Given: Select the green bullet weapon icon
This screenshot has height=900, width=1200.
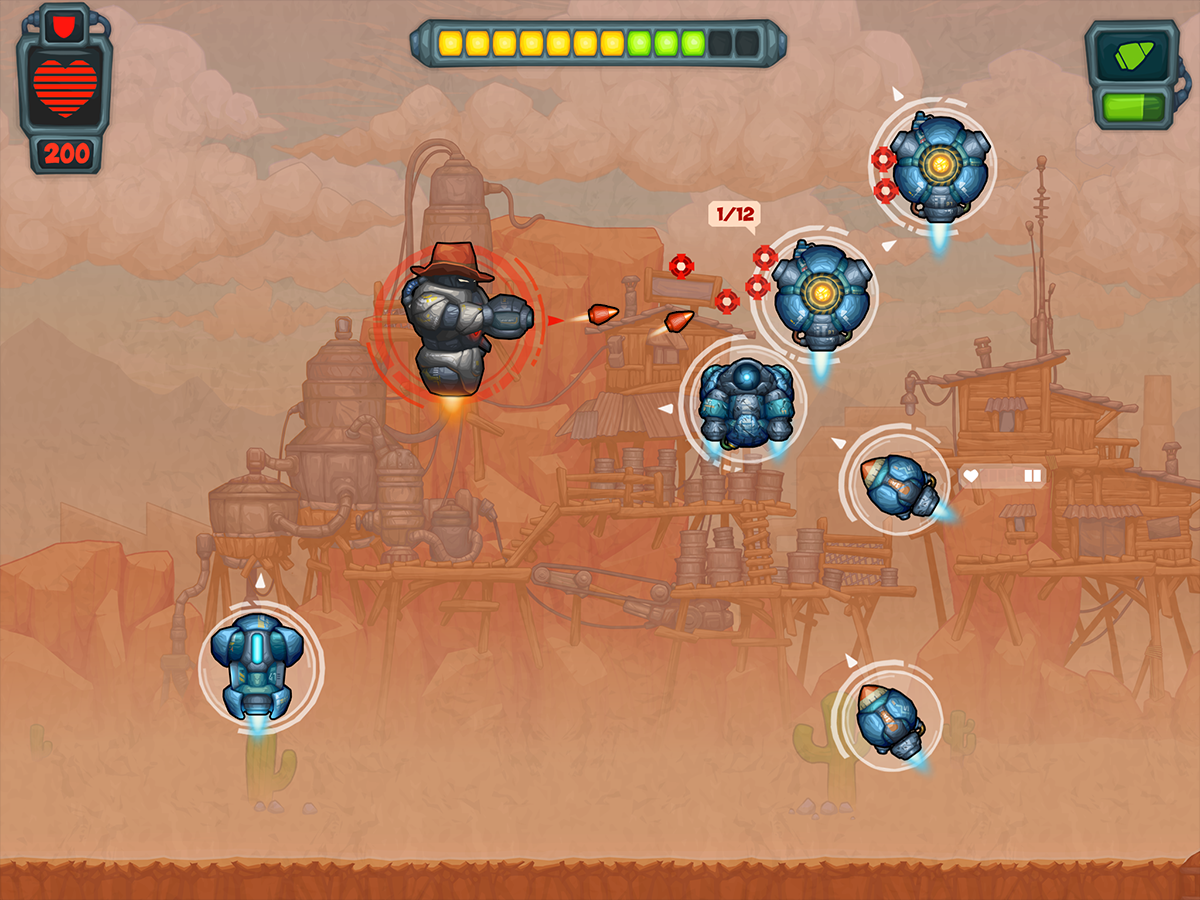Looking at the screenshot, I should (1131, 54).
